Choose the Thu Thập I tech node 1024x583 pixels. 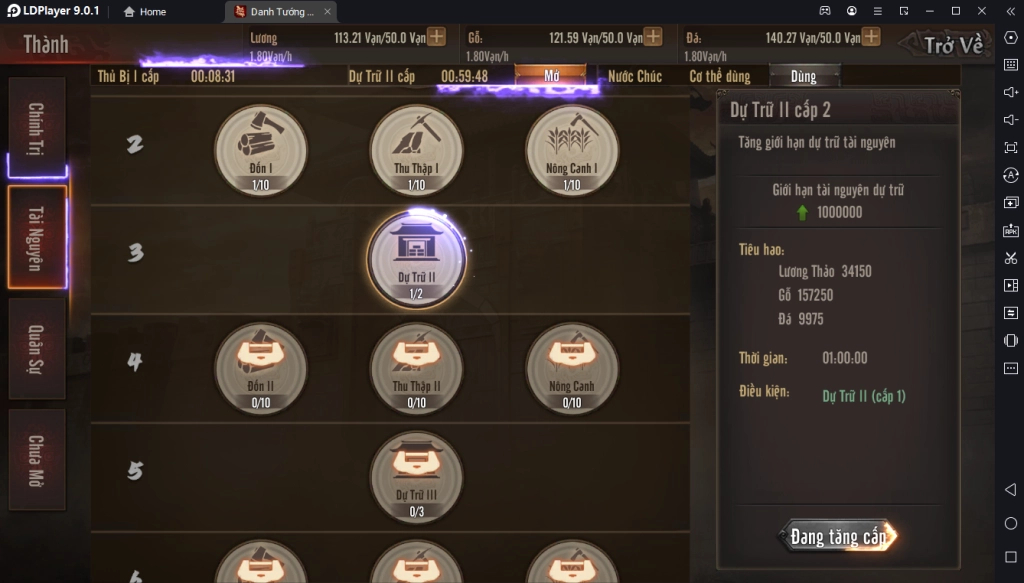tap(416, 151)
